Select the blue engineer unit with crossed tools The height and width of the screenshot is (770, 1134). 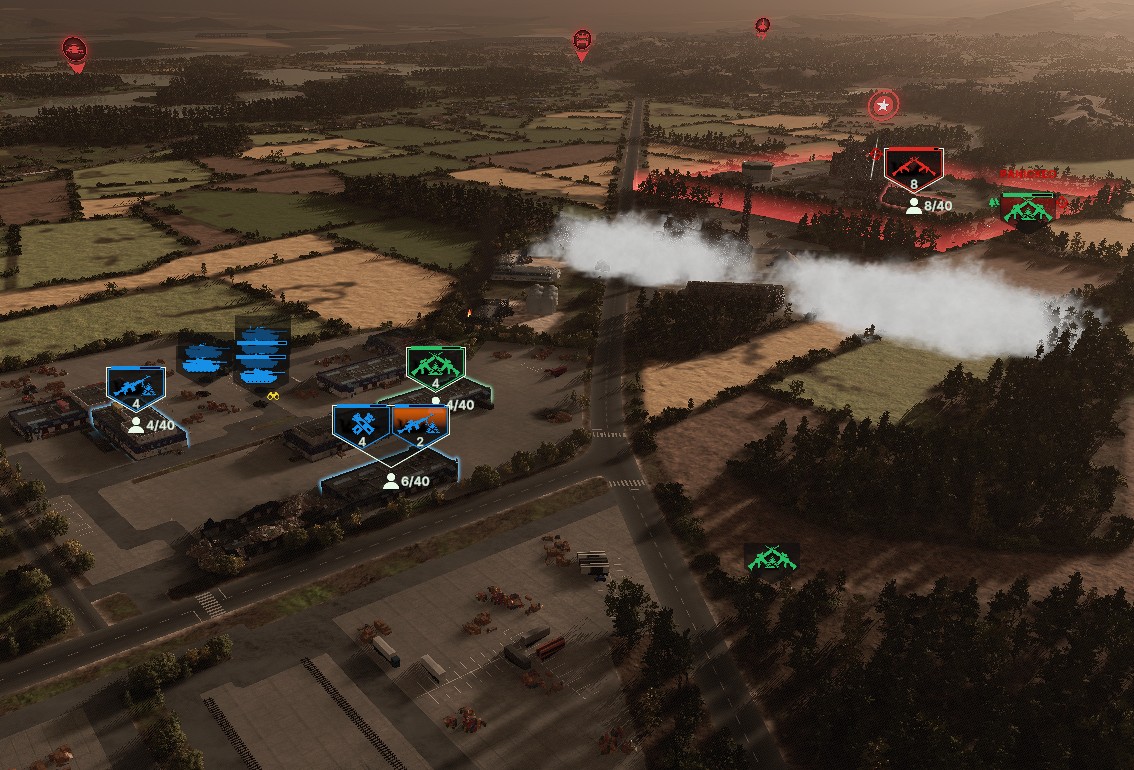361,425
